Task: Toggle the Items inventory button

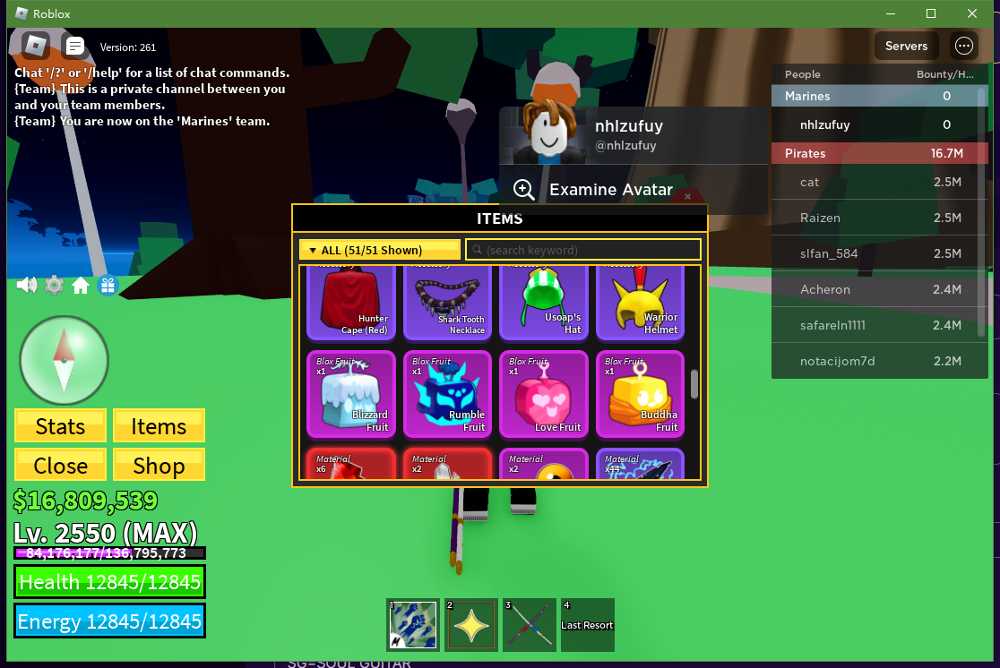Action: 158,426
